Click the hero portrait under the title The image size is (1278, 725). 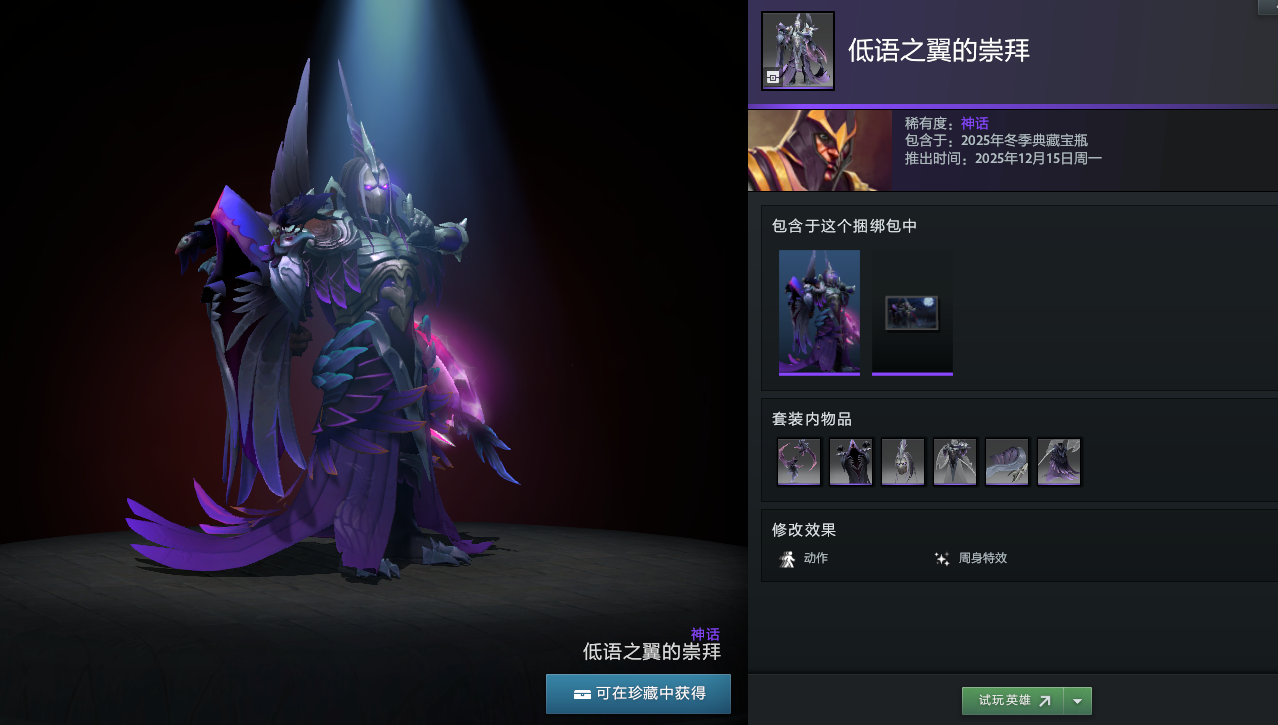(x=820, y=151)
